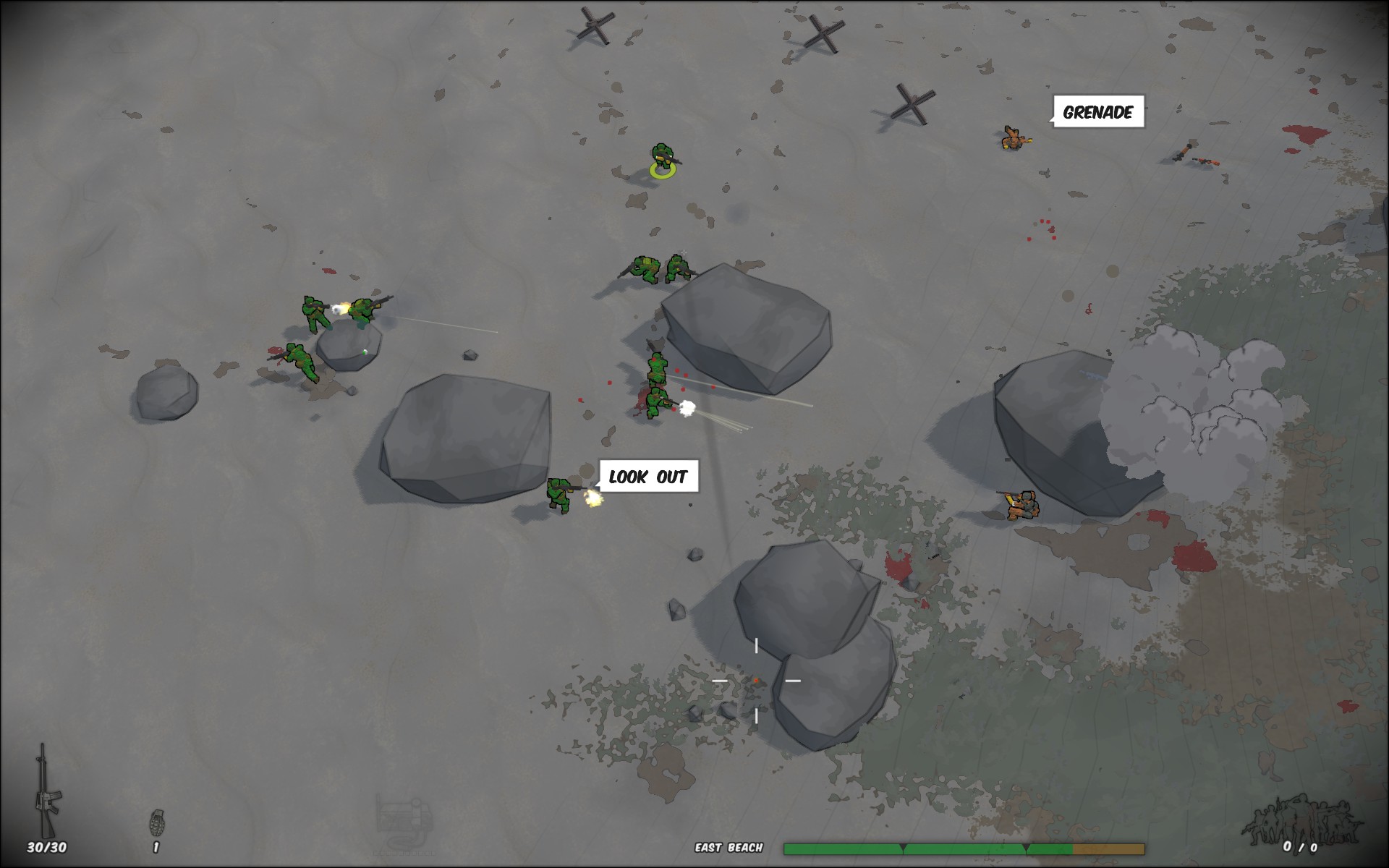Choose the hand grenade icon

pos(156,822)
